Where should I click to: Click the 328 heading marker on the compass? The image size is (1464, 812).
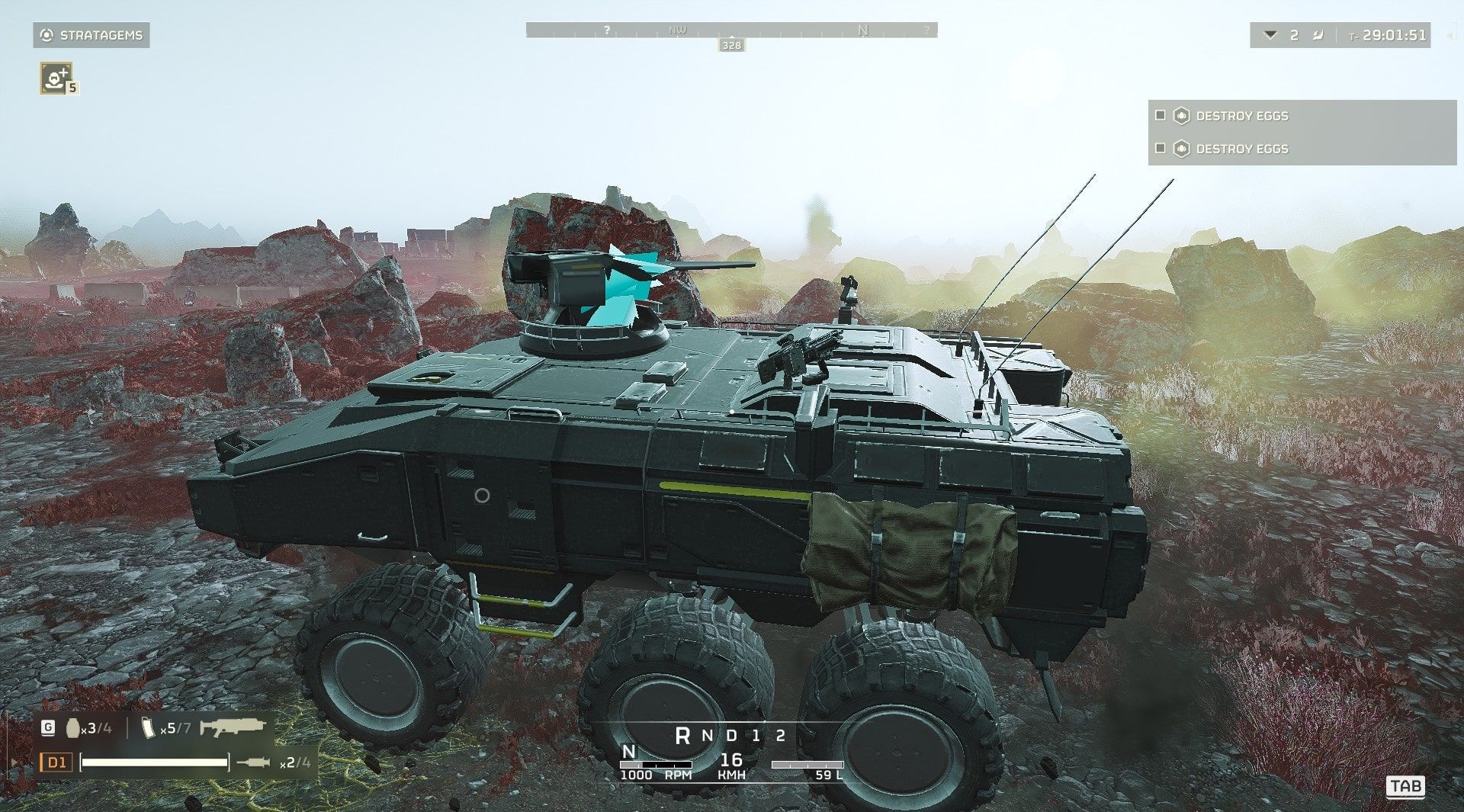click(x=731, y=44)
